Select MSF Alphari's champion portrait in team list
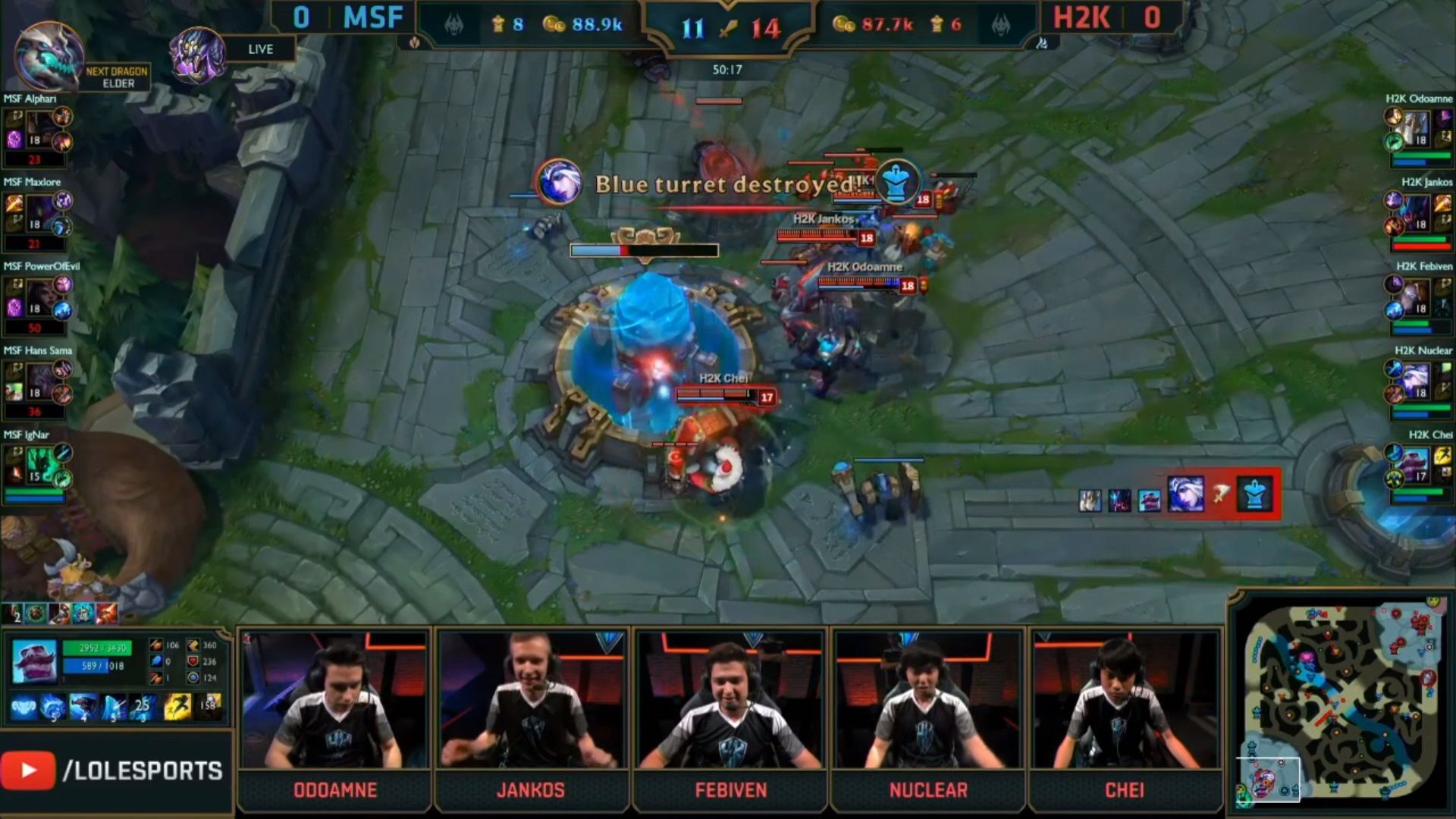Image resolution: width=1456 pixels, height=819 pixels. click(39, 127)
